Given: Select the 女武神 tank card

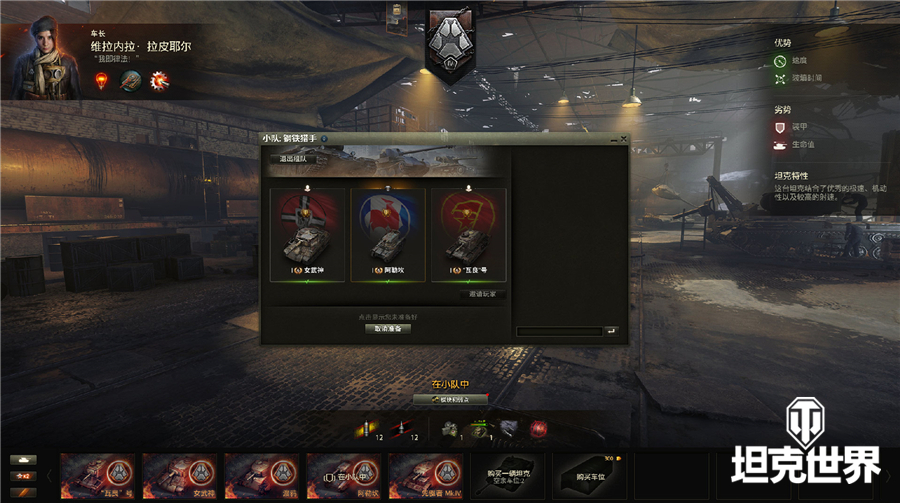Looking at the screenshot, I should [307, 236].
